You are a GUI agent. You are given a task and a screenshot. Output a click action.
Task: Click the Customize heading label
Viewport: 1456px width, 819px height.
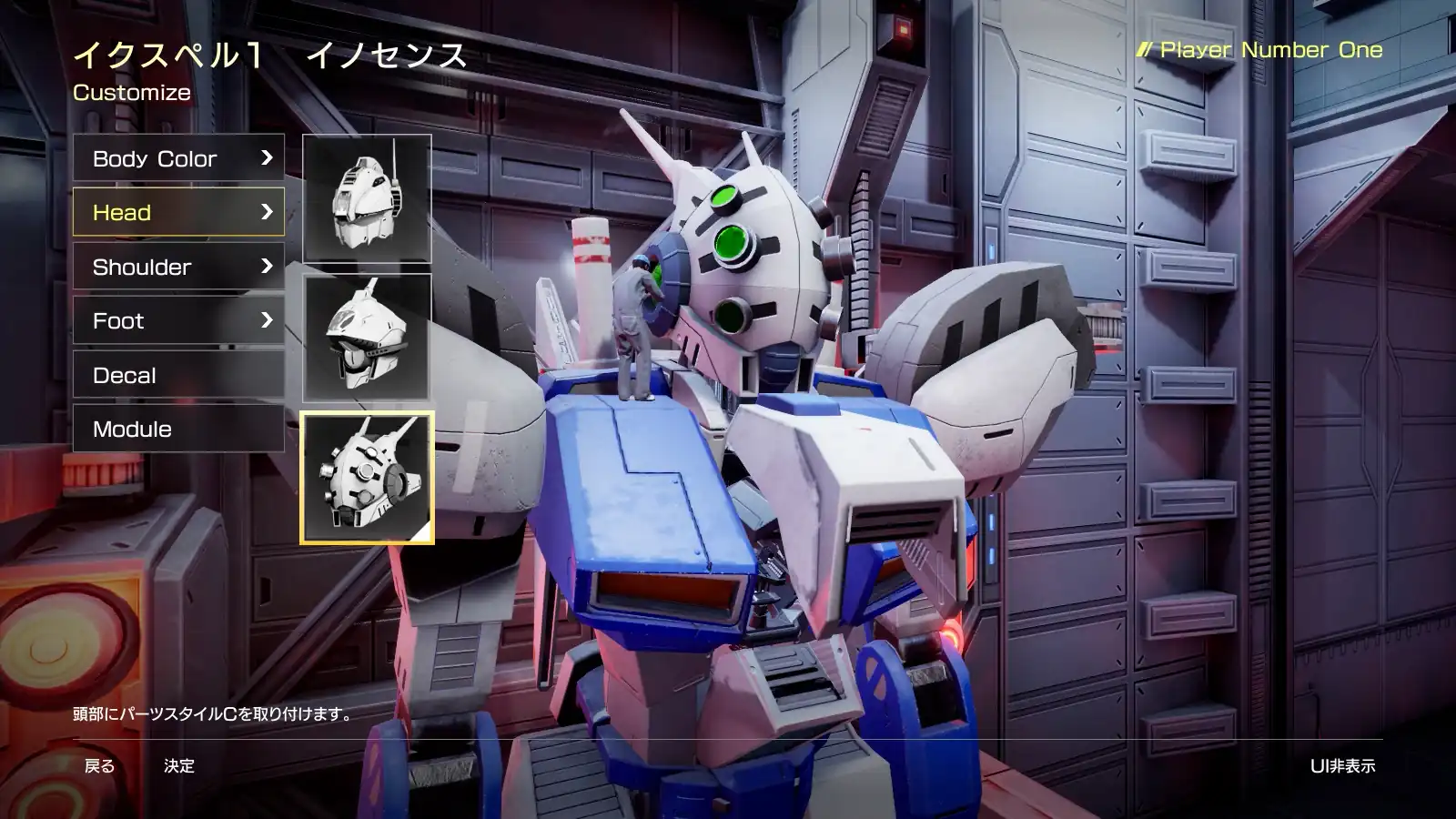(131, 92)
